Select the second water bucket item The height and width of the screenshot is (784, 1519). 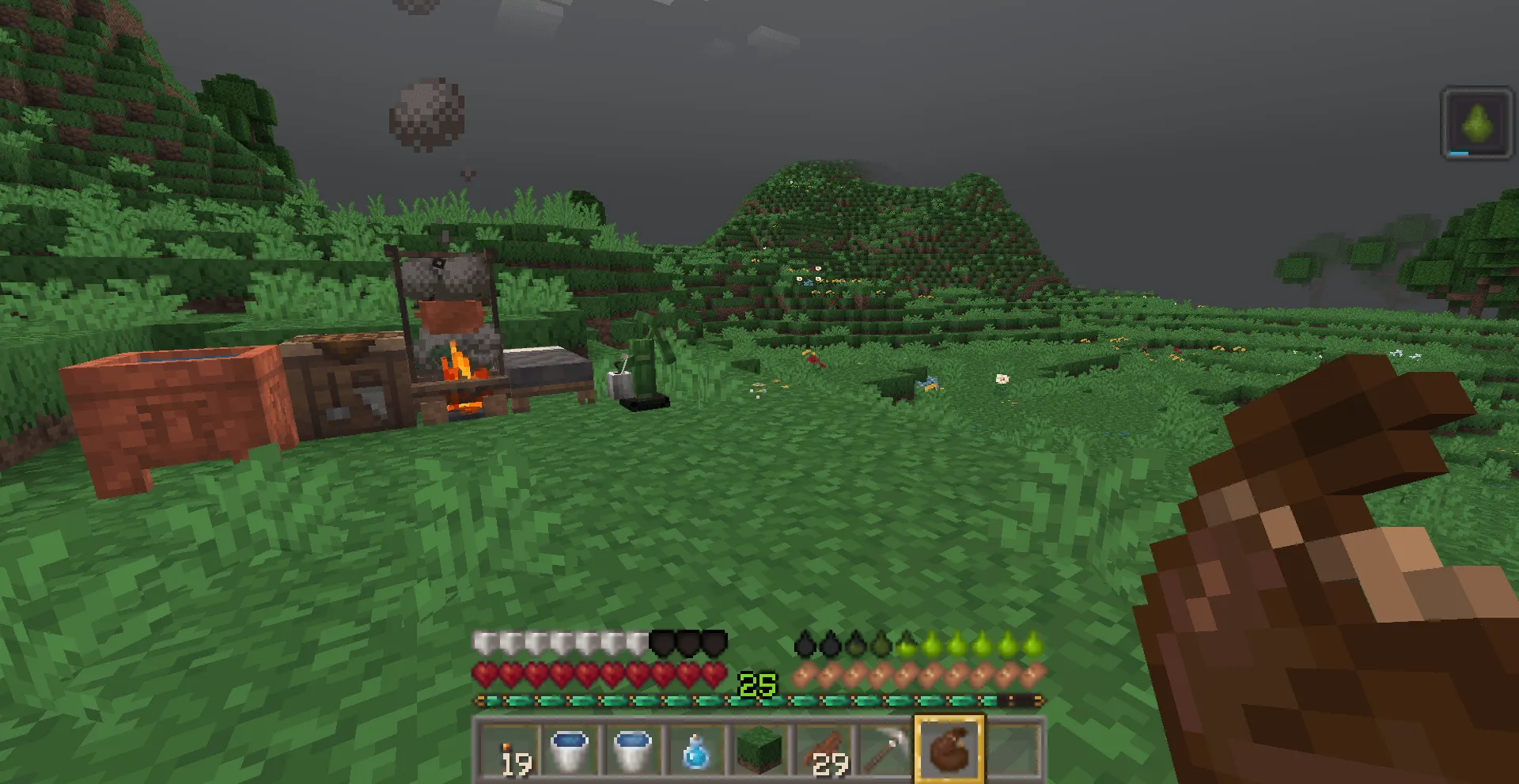coord(633,748)
